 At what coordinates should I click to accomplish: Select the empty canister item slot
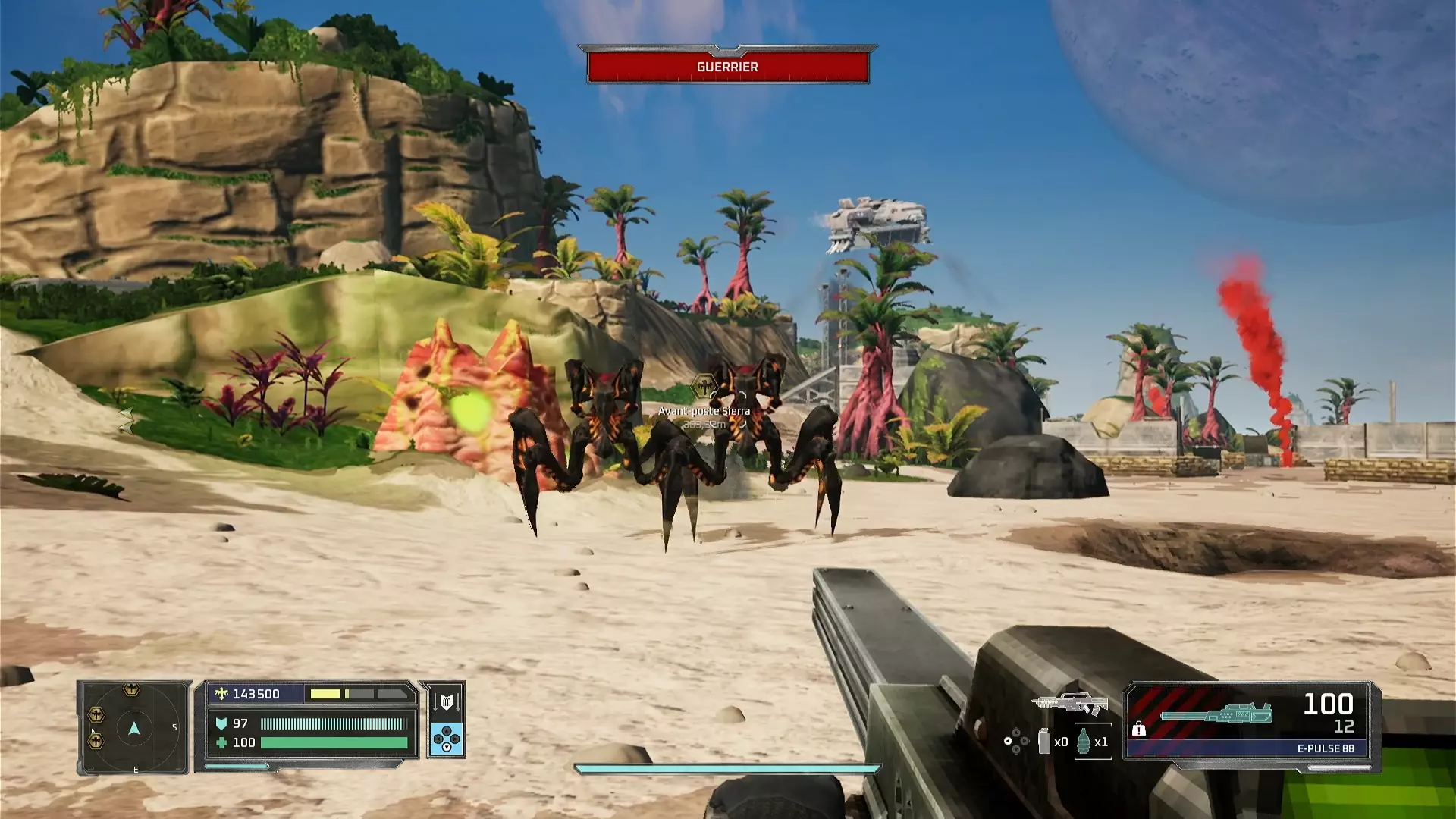click(x=1044, y=741)
